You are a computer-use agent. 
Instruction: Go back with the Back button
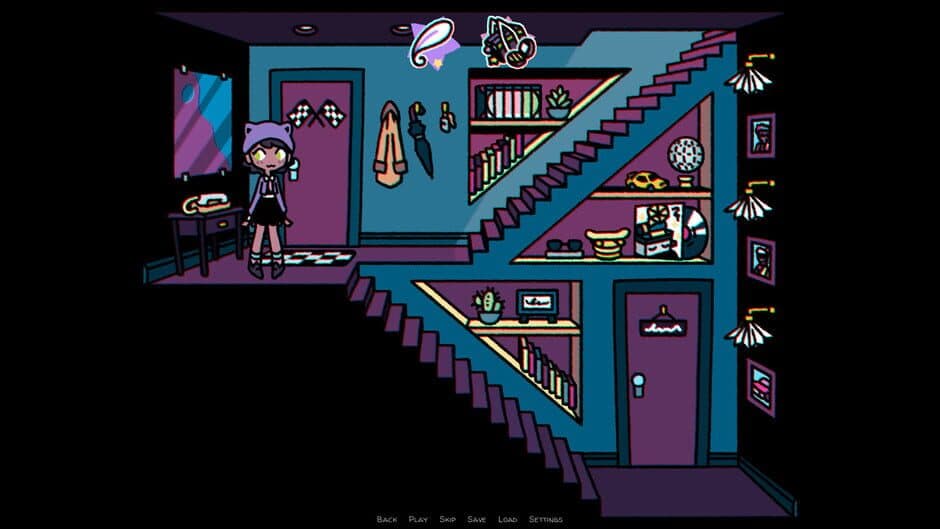[x=387, y=519]
